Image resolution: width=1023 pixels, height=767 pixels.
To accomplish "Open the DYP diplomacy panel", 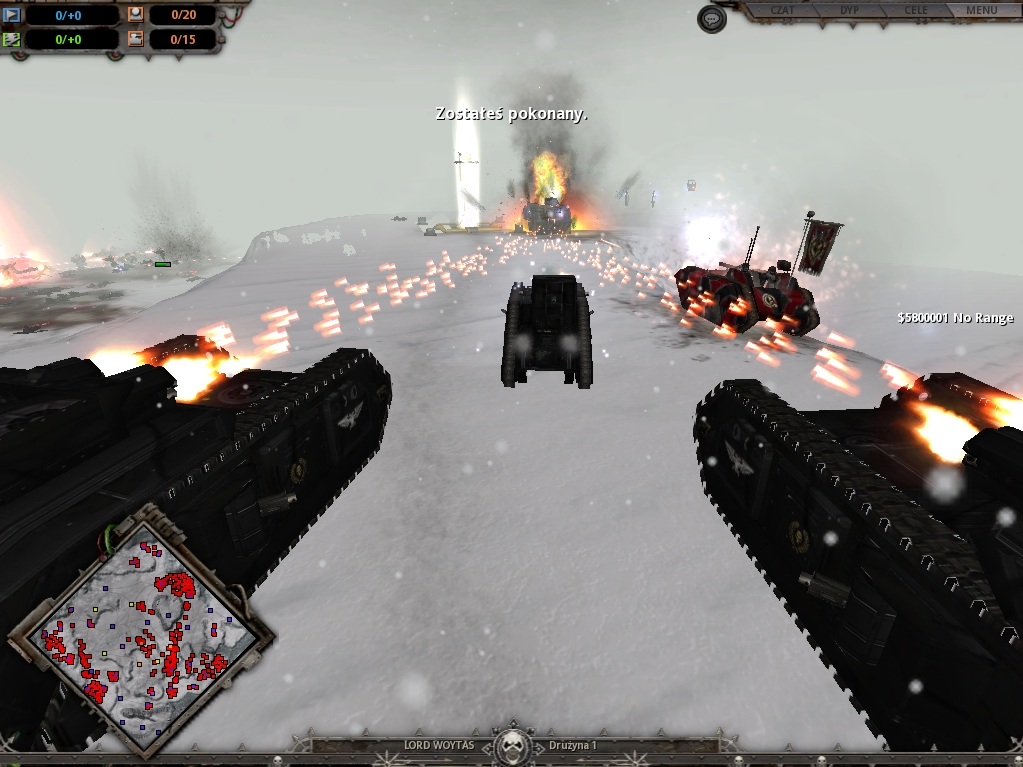I will [850, 11].
